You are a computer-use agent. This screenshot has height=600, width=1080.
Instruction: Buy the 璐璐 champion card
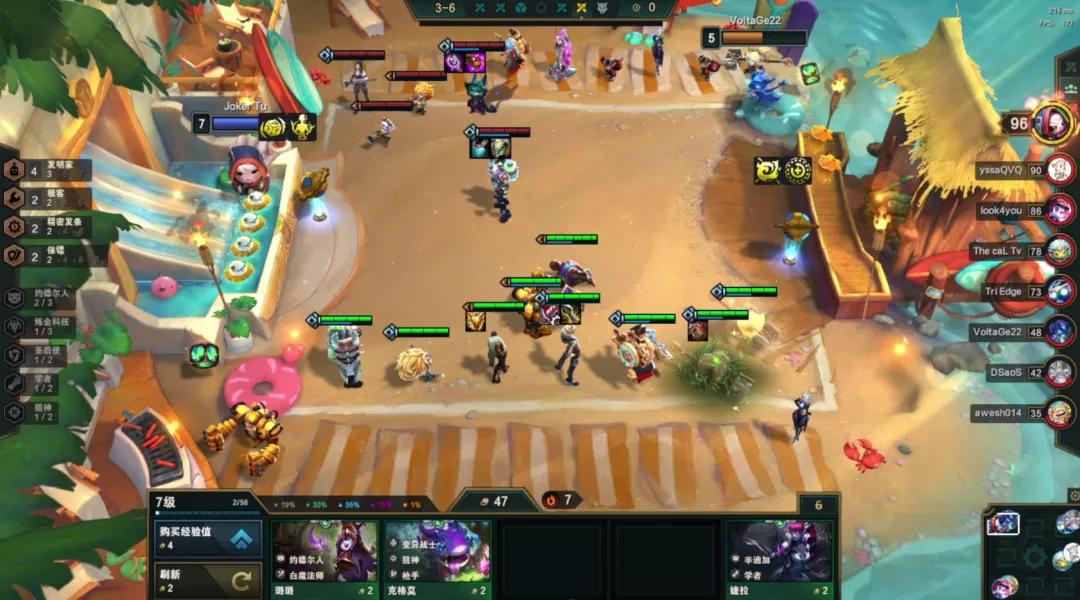click(326, 558)
